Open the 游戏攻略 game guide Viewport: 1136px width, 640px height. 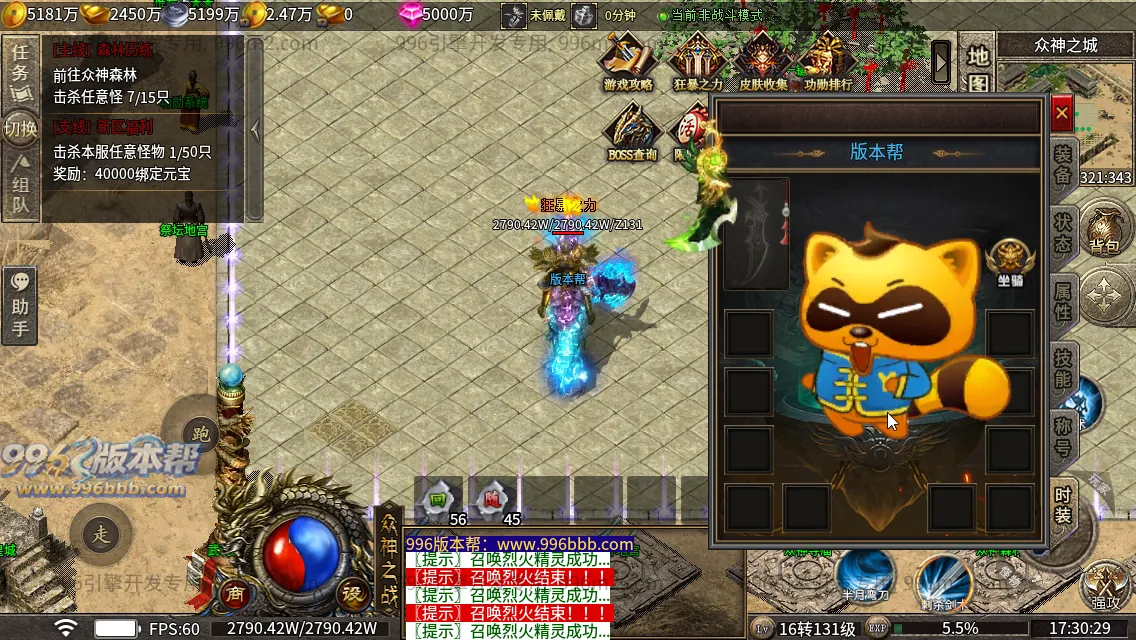[628, 62]
